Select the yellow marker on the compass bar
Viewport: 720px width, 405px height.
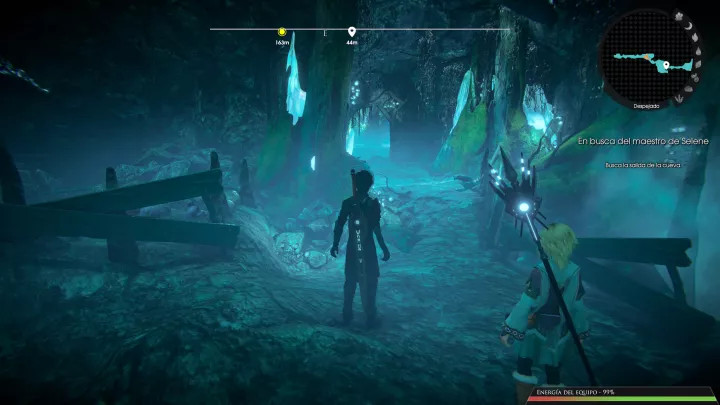click(283, 32)
